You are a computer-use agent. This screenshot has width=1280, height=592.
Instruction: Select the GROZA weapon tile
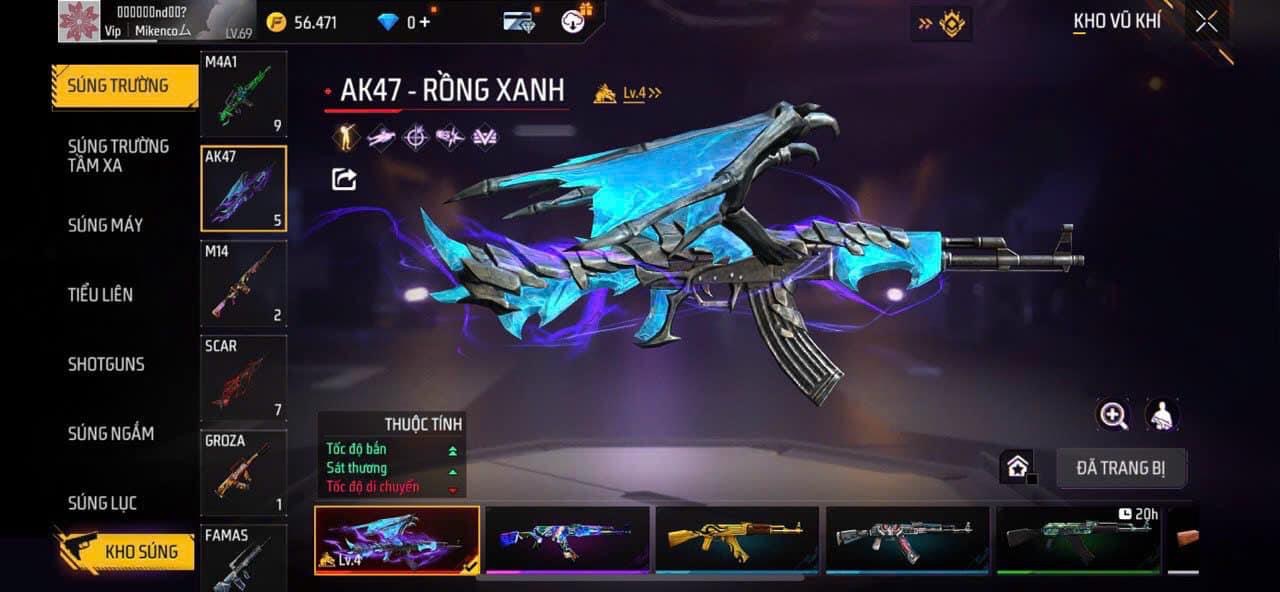coord(243,472)
